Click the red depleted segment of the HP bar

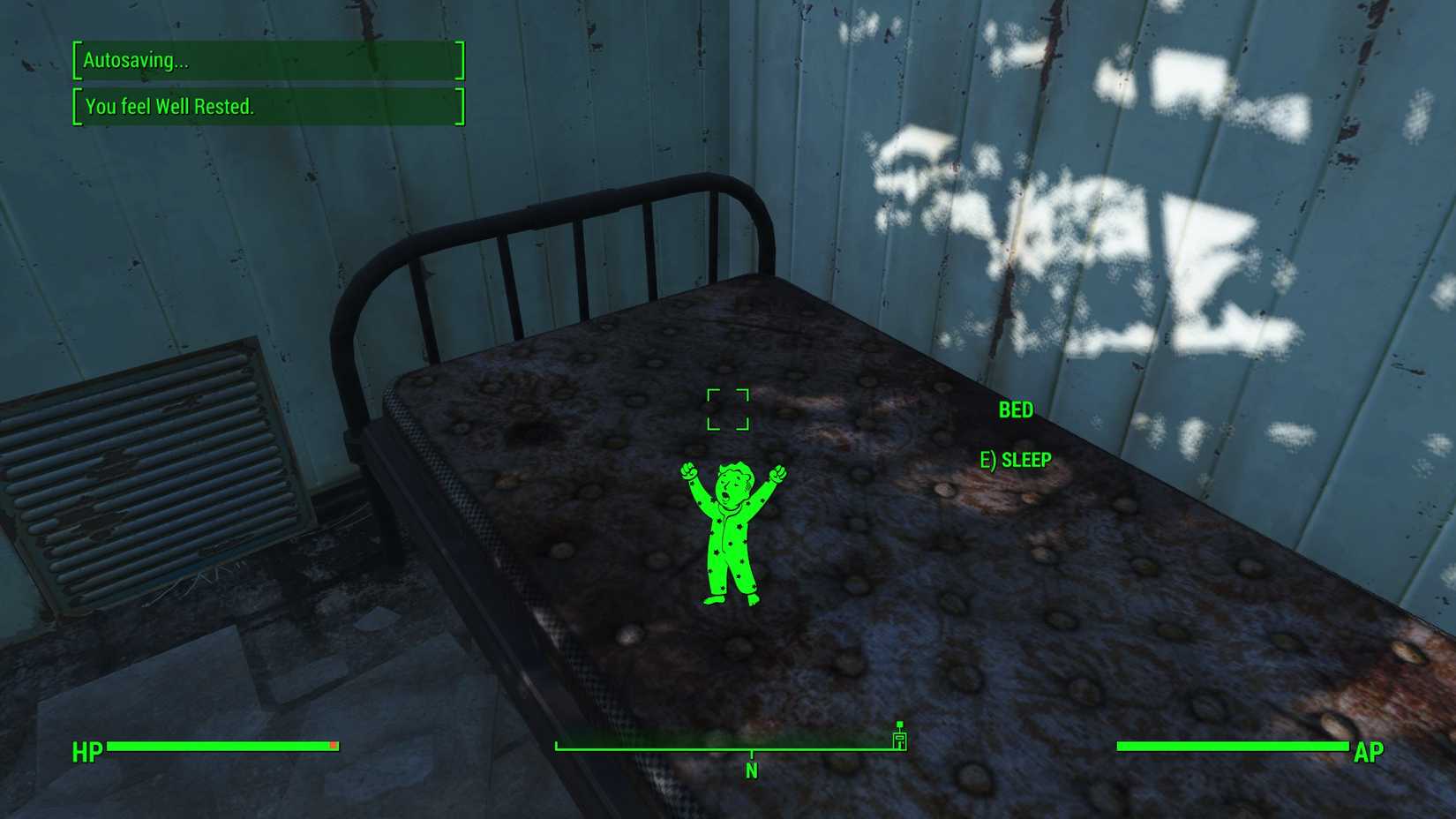coord(334,746)
